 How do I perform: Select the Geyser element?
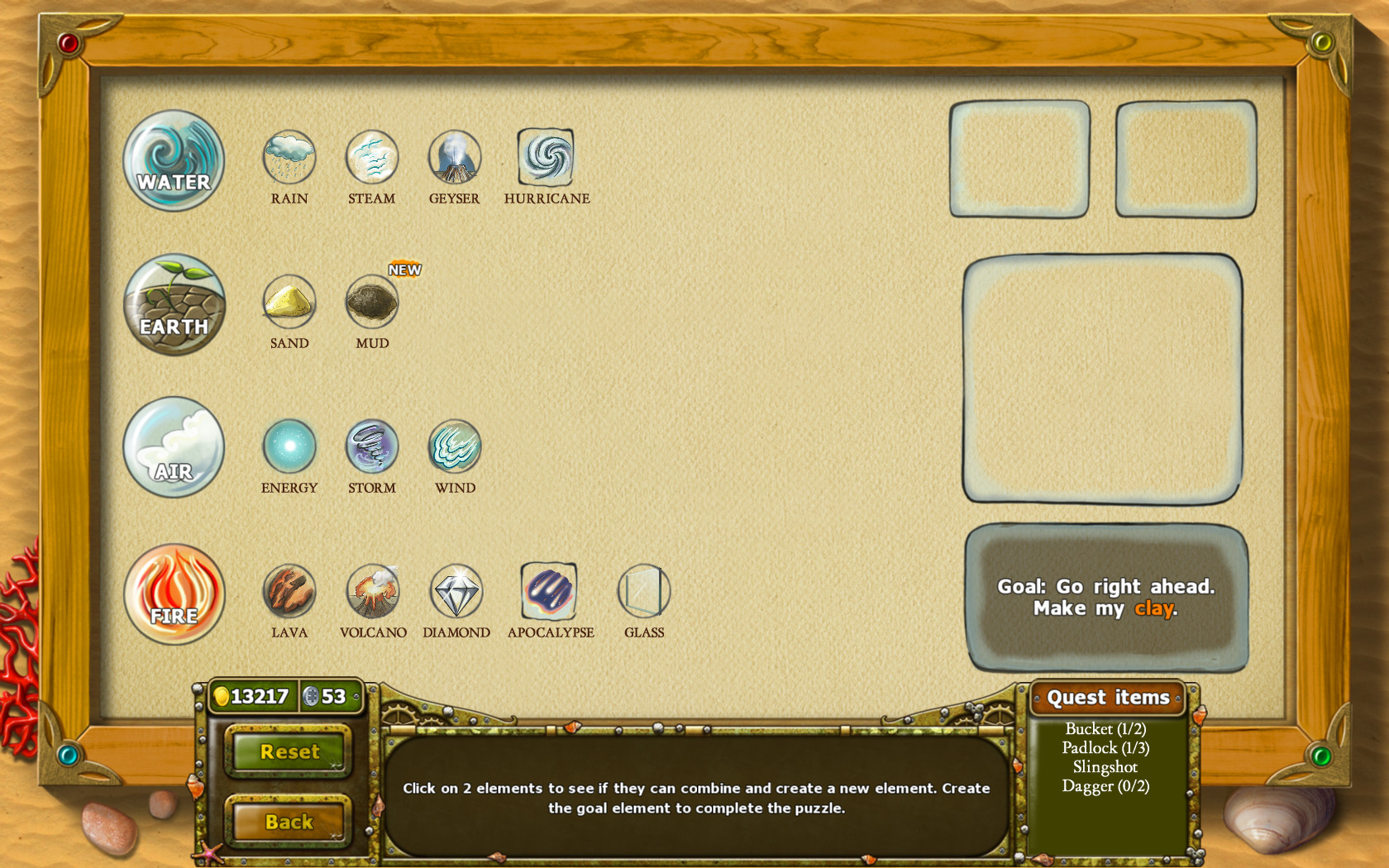(454, 157)
